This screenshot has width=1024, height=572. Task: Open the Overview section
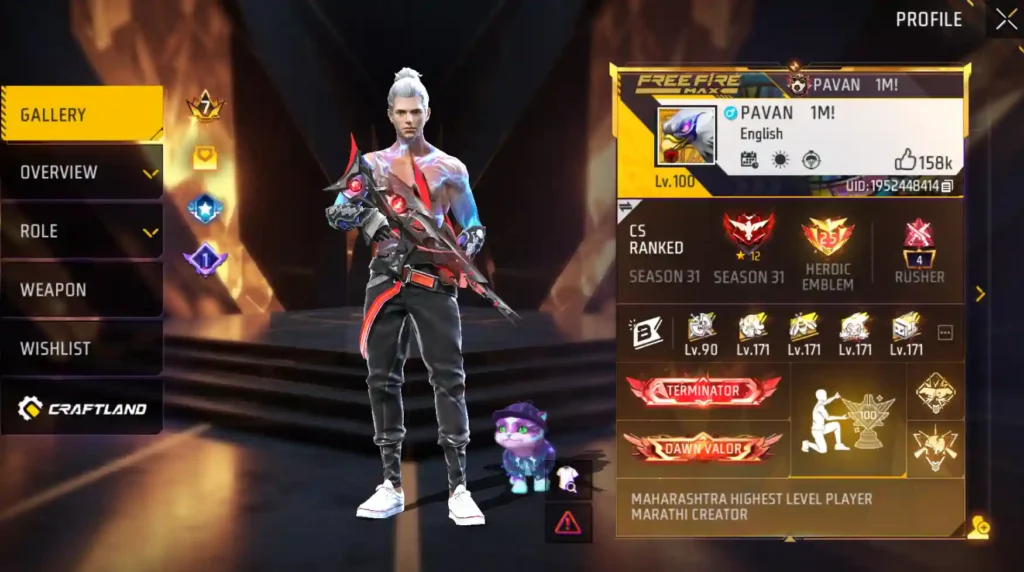(81, 172)
